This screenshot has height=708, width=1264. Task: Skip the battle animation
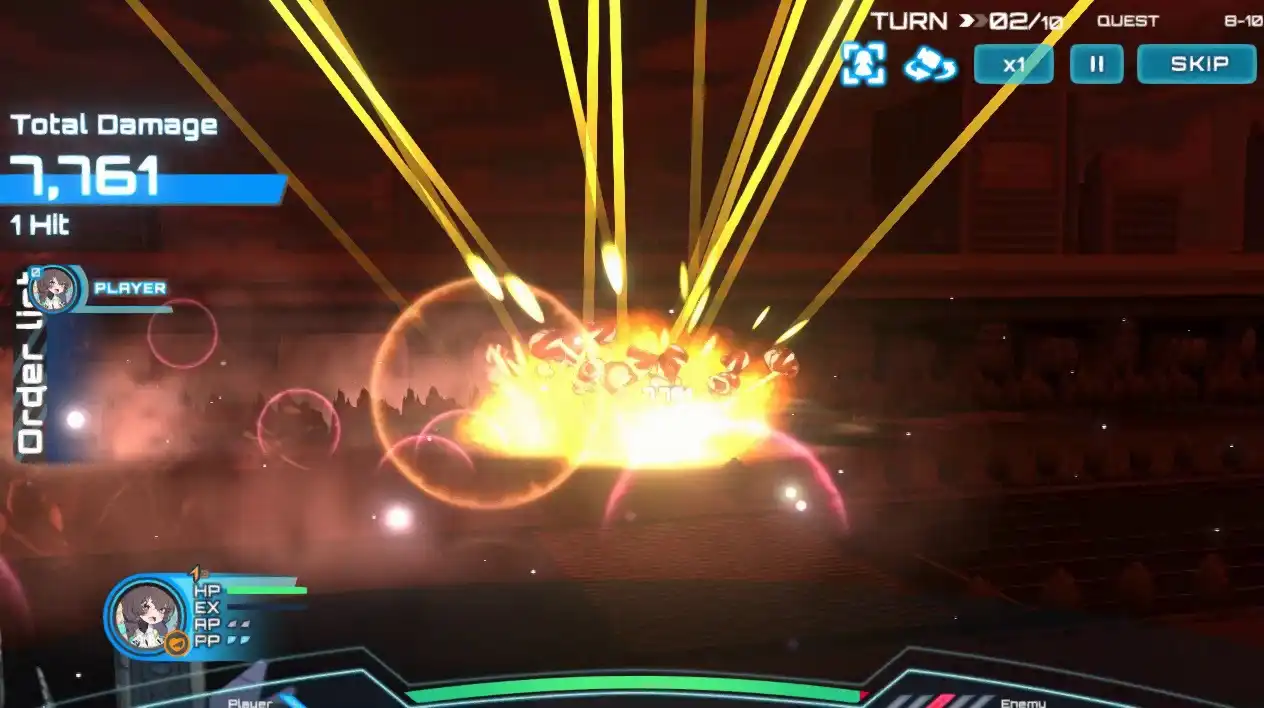click(1197, 65)
